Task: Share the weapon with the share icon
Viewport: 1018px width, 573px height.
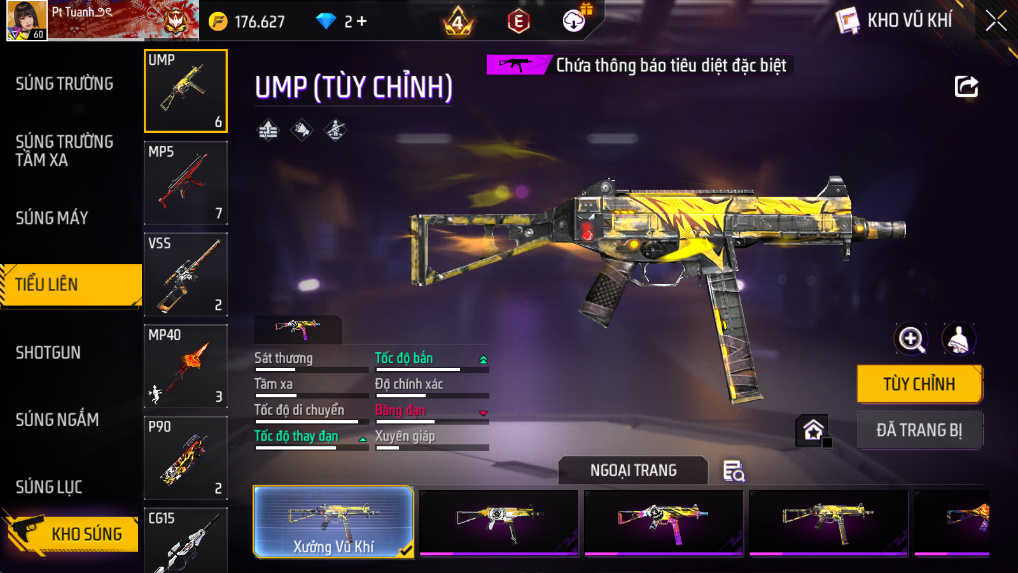Action: pos(966,87)
